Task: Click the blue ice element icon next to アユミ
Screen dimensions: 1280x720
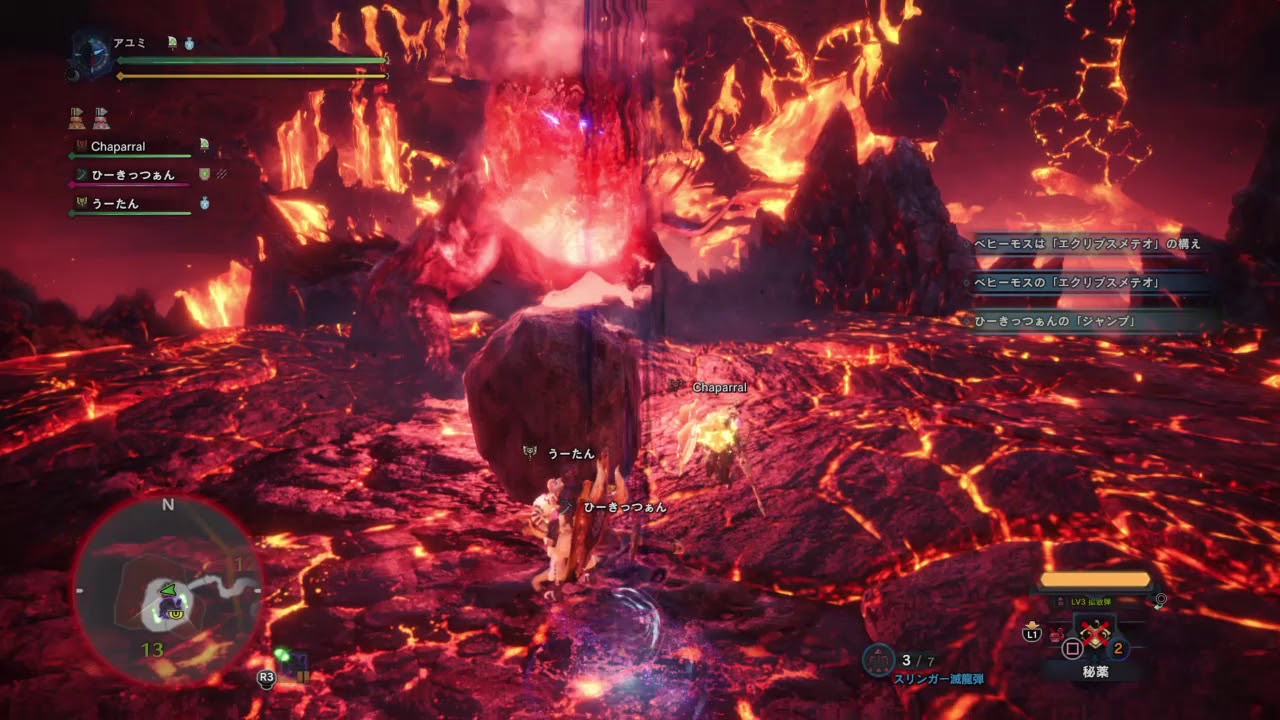Action: 189,42
